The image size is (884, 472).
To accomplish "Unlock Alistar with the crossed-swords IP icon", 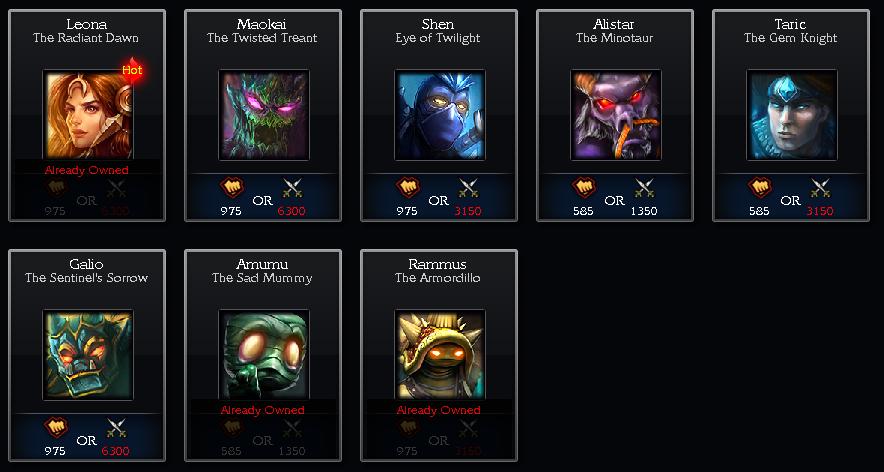I will (x=645, y=188).
